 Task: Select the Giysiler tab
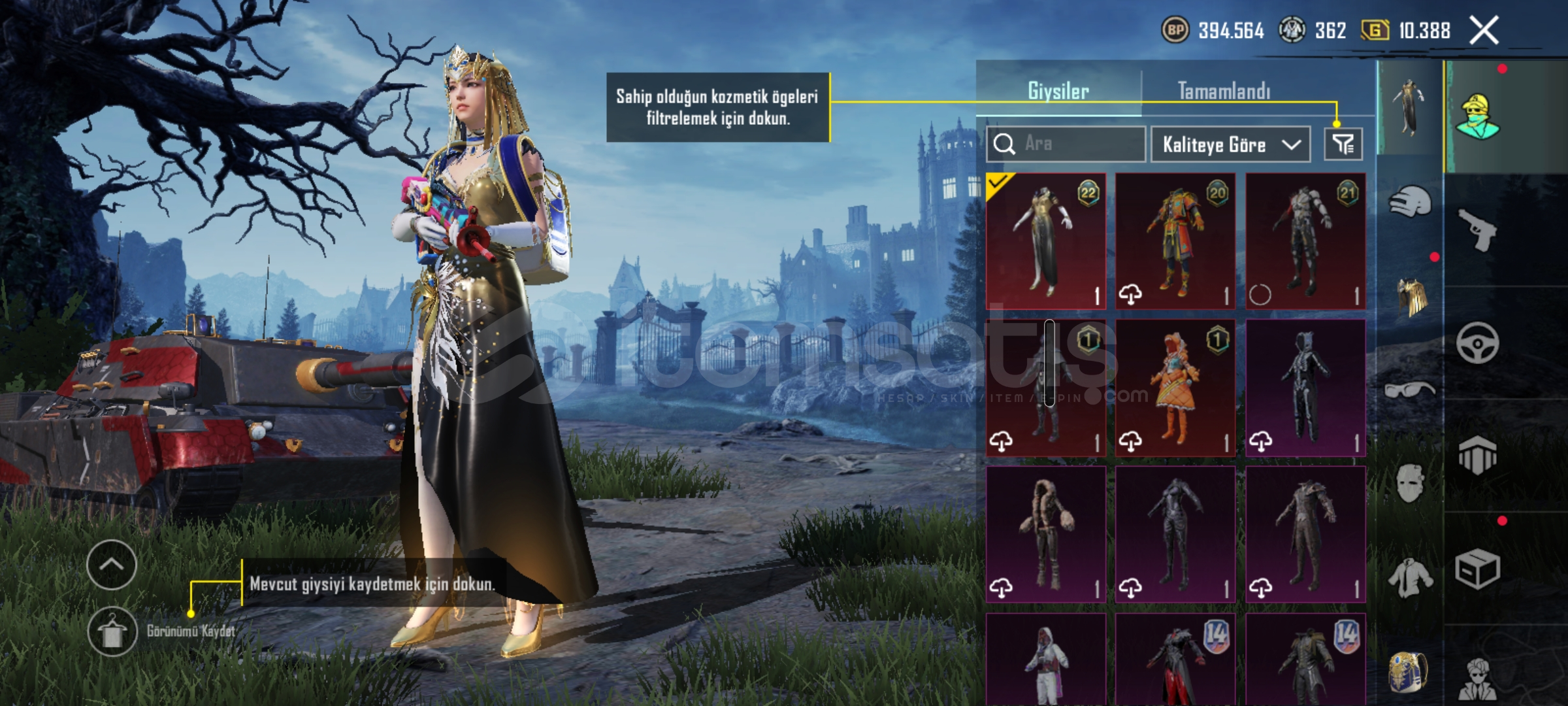tap(1058, 91)
